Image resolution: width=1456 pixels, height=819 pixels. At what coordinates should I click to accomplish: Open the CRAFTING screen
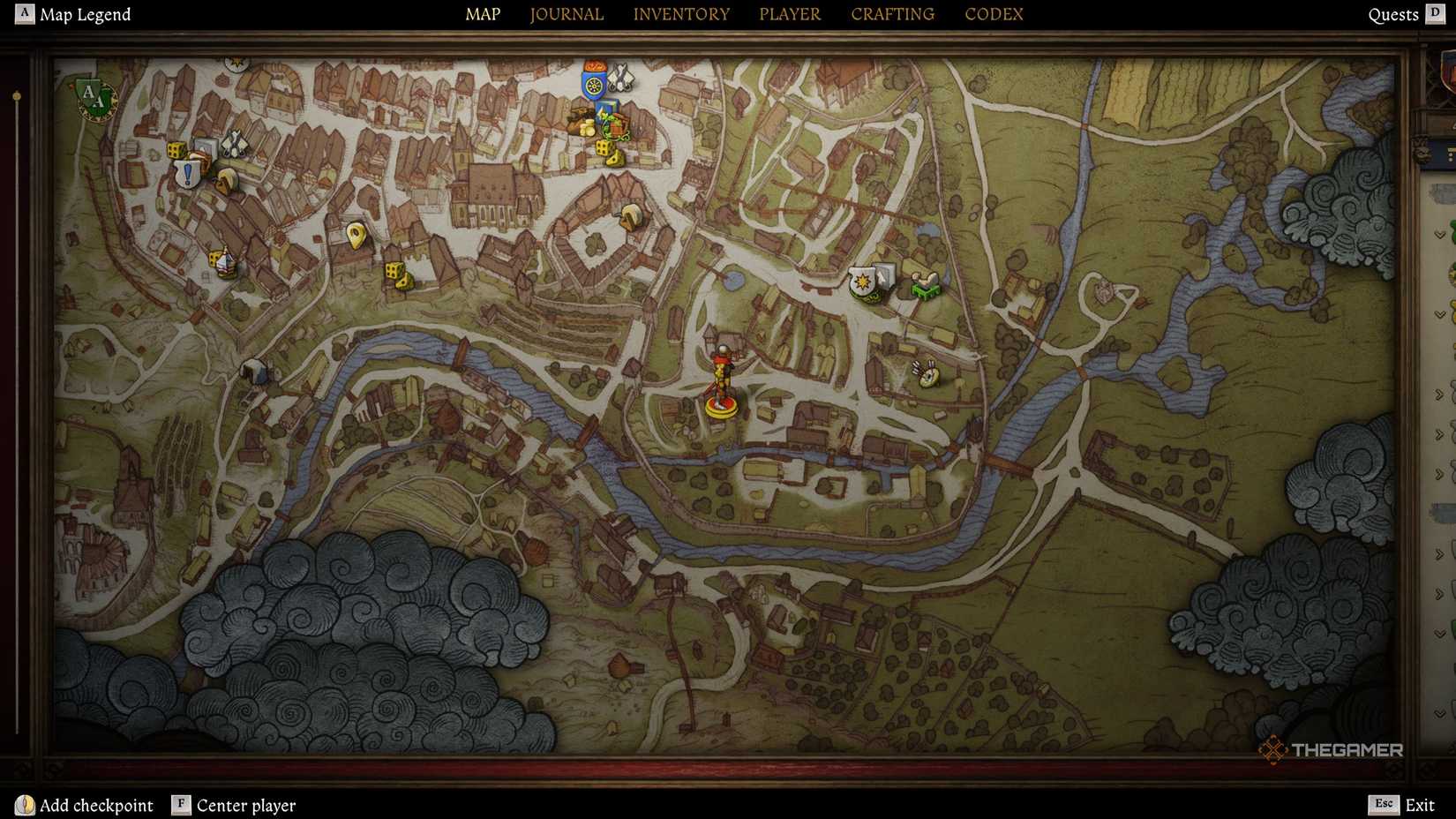[891, 14]
